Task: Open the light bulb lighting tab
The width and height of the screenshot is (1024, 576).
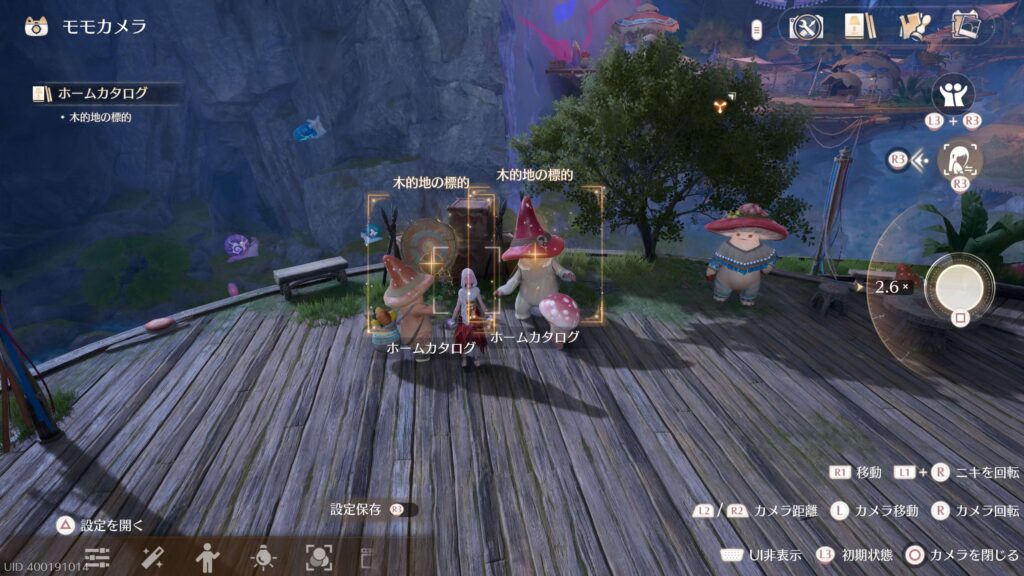Action: pyautogui.click(x=263, y=558)
